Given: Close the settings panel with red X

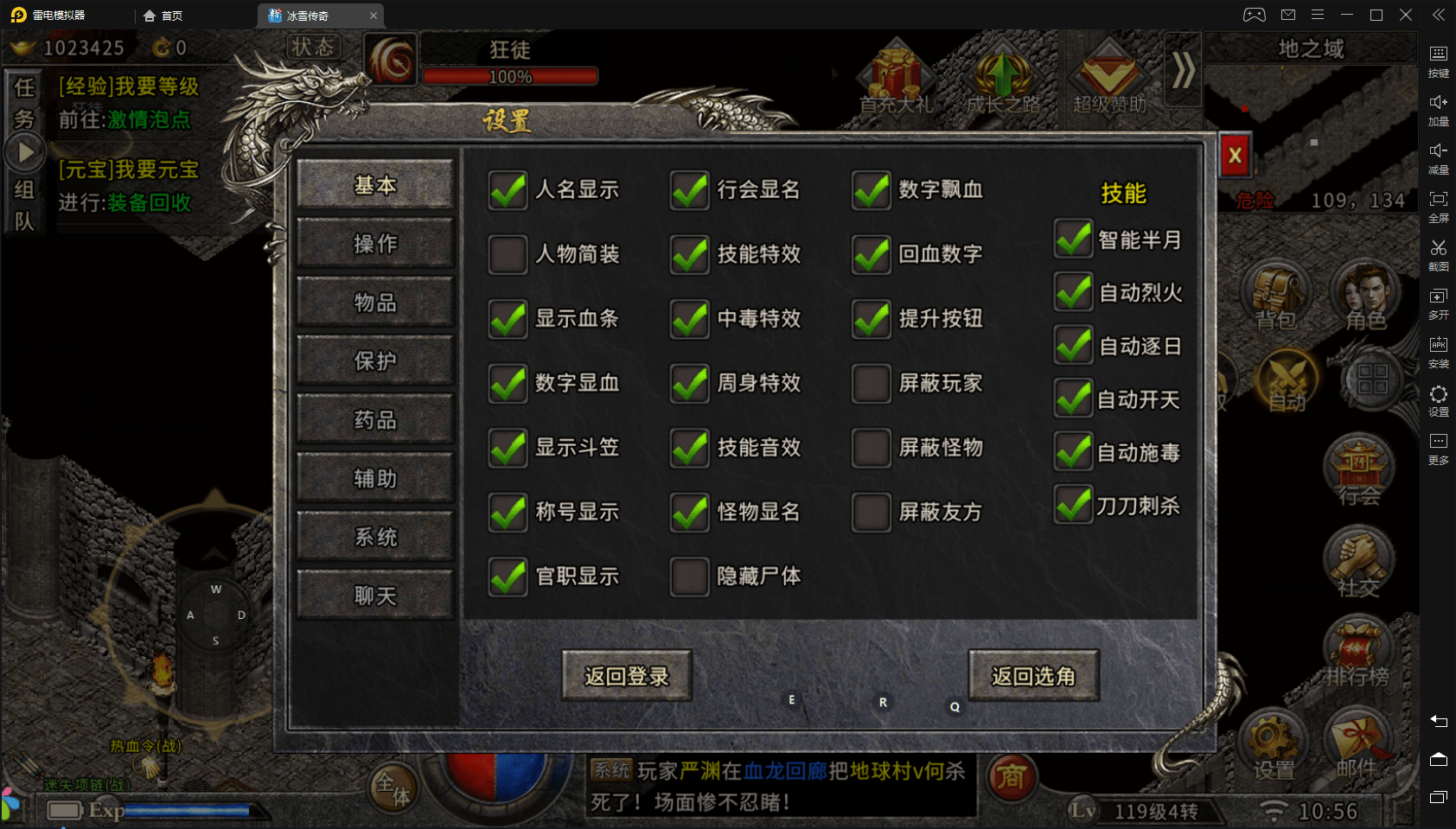Looking at the screenshot, I should click(x=1235, y=156).
